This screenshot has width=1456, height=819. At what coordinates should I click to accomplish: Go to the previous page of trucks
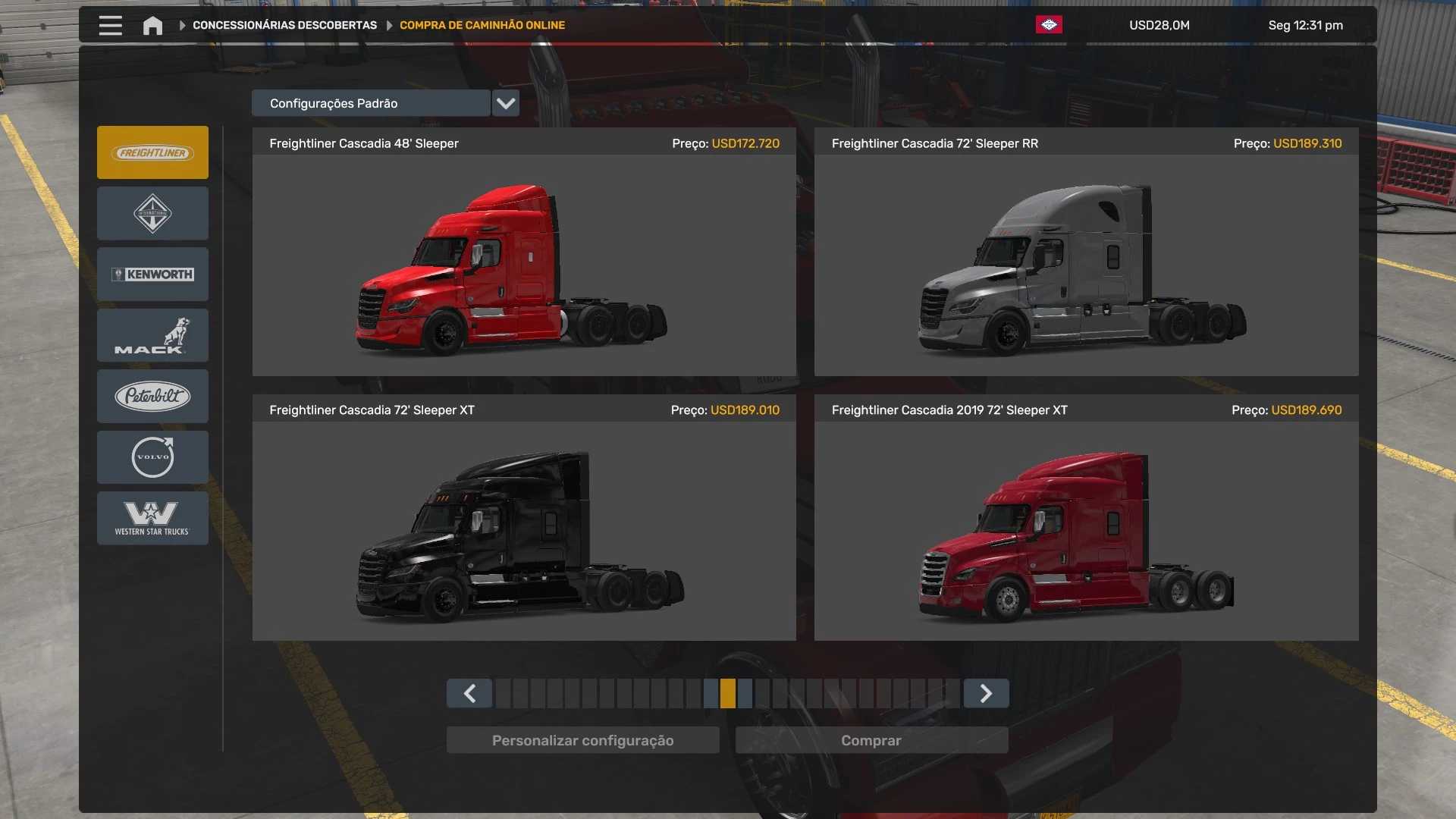pos(469,693)
